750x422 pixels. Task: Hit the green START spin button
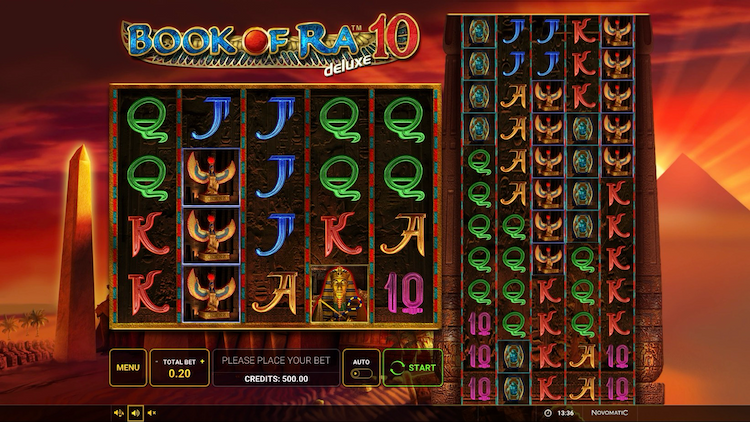413,367
